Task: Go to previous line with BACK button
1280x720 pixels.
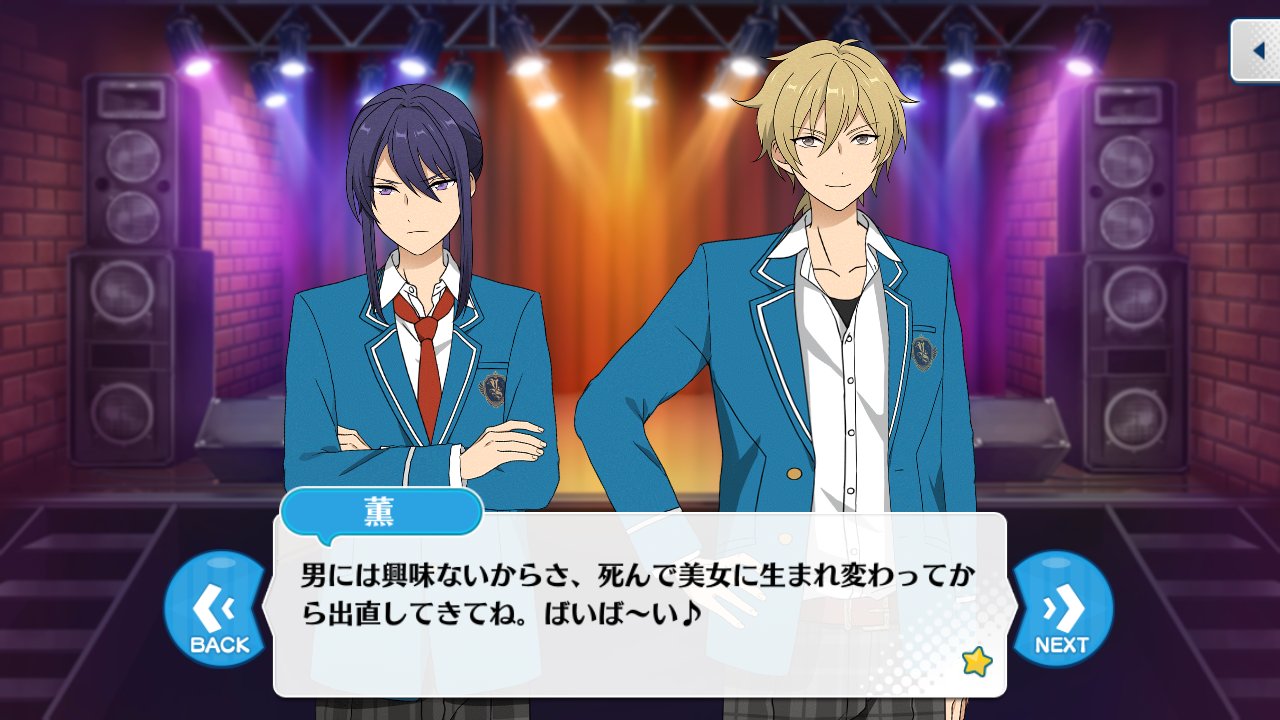Action: [217, 609]
